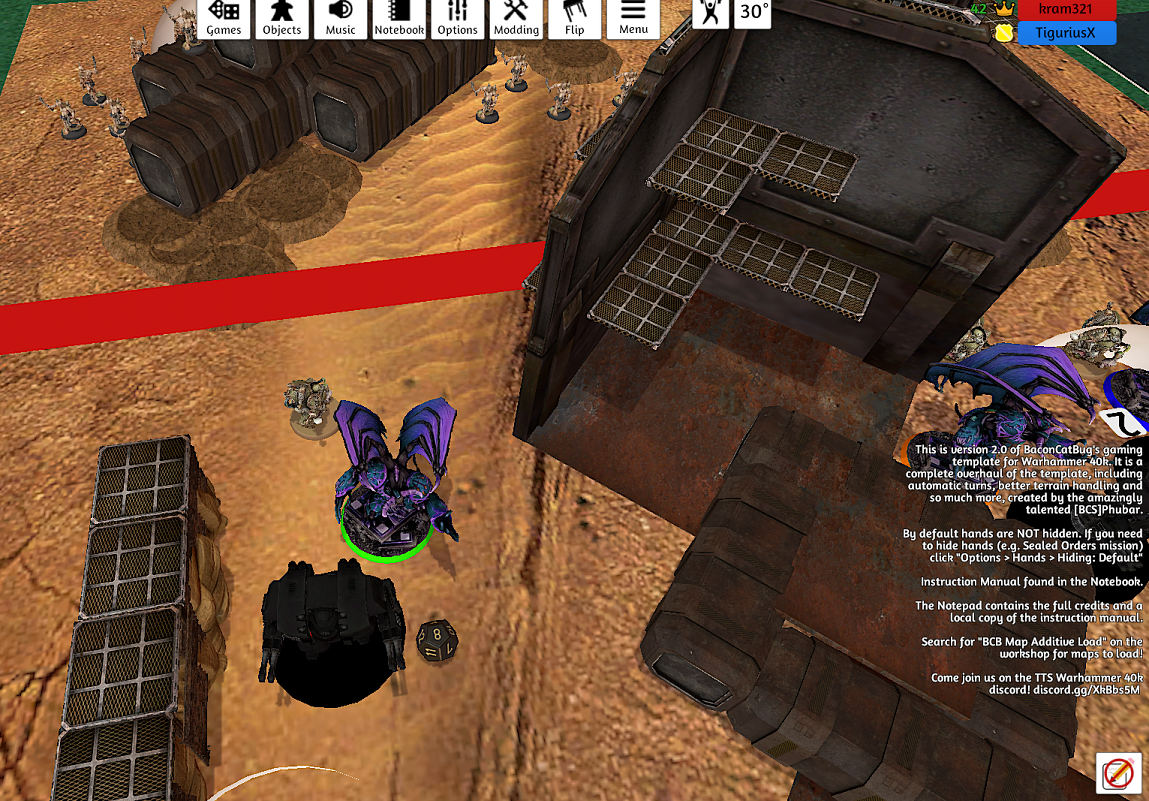The width and height of the screenshot is (1149, 801).
Task: Click the figure pose icon button
Action: pos(711,13)
